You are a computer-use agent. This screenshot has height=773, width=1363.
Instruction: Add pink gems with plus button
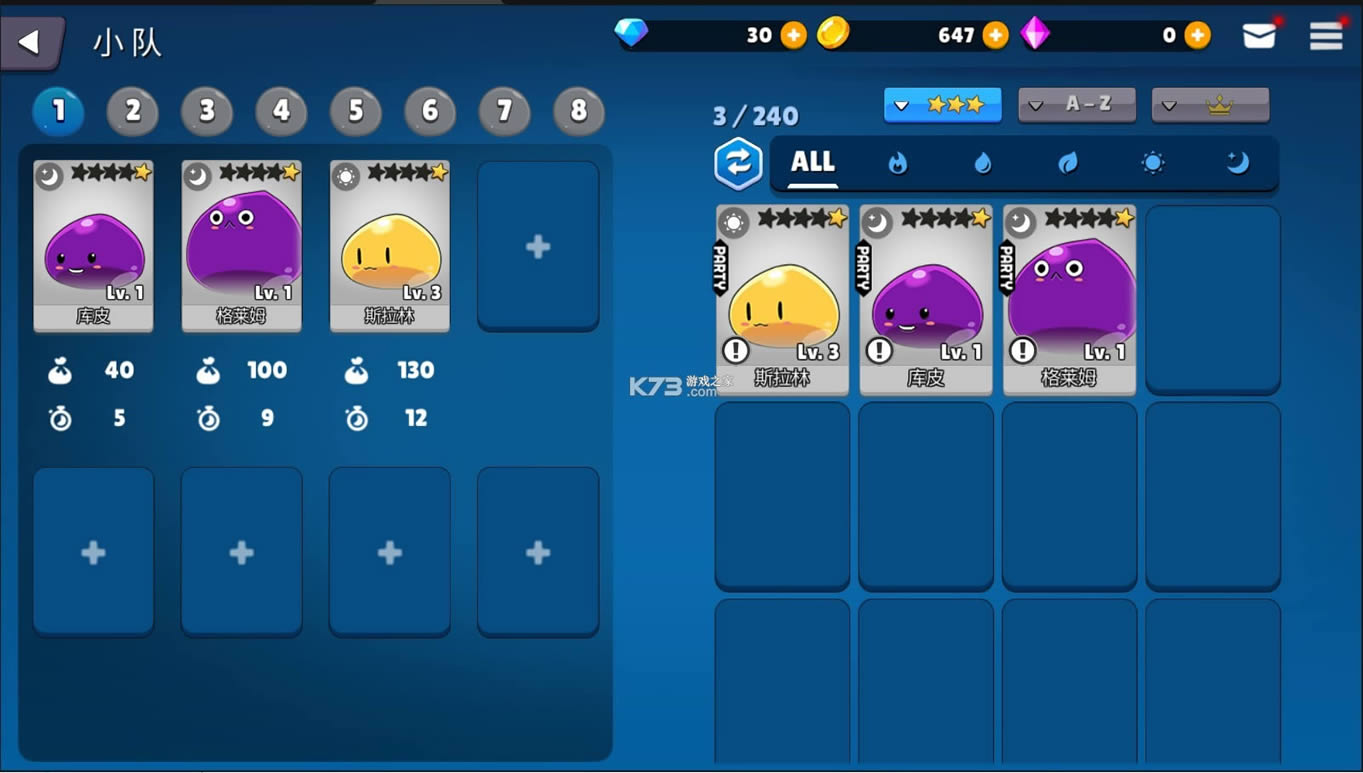point(1197,36)
